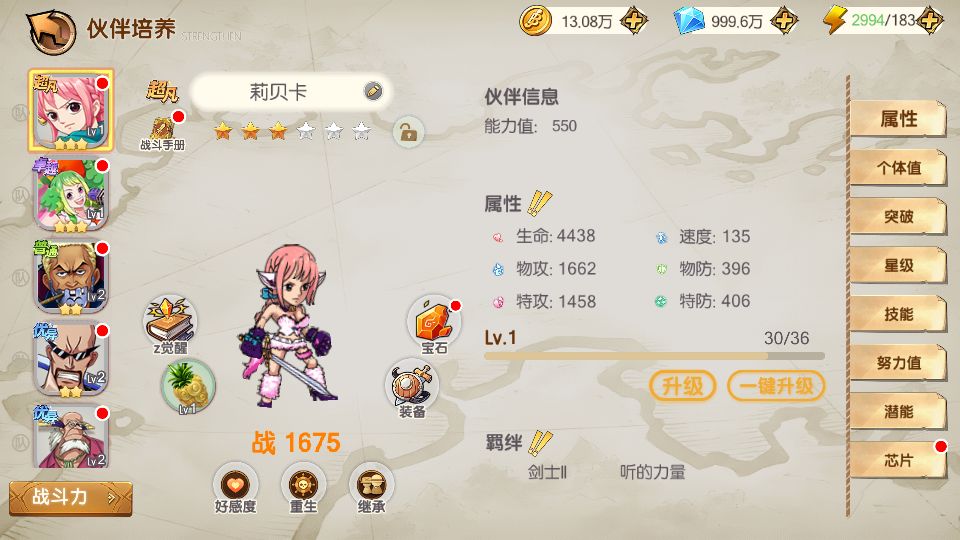Image resolution: width=960 pixels, height=540 pixels.
Task: Open 继承 inherit icon
Action: pyautogui.click(x=371, y=488)
